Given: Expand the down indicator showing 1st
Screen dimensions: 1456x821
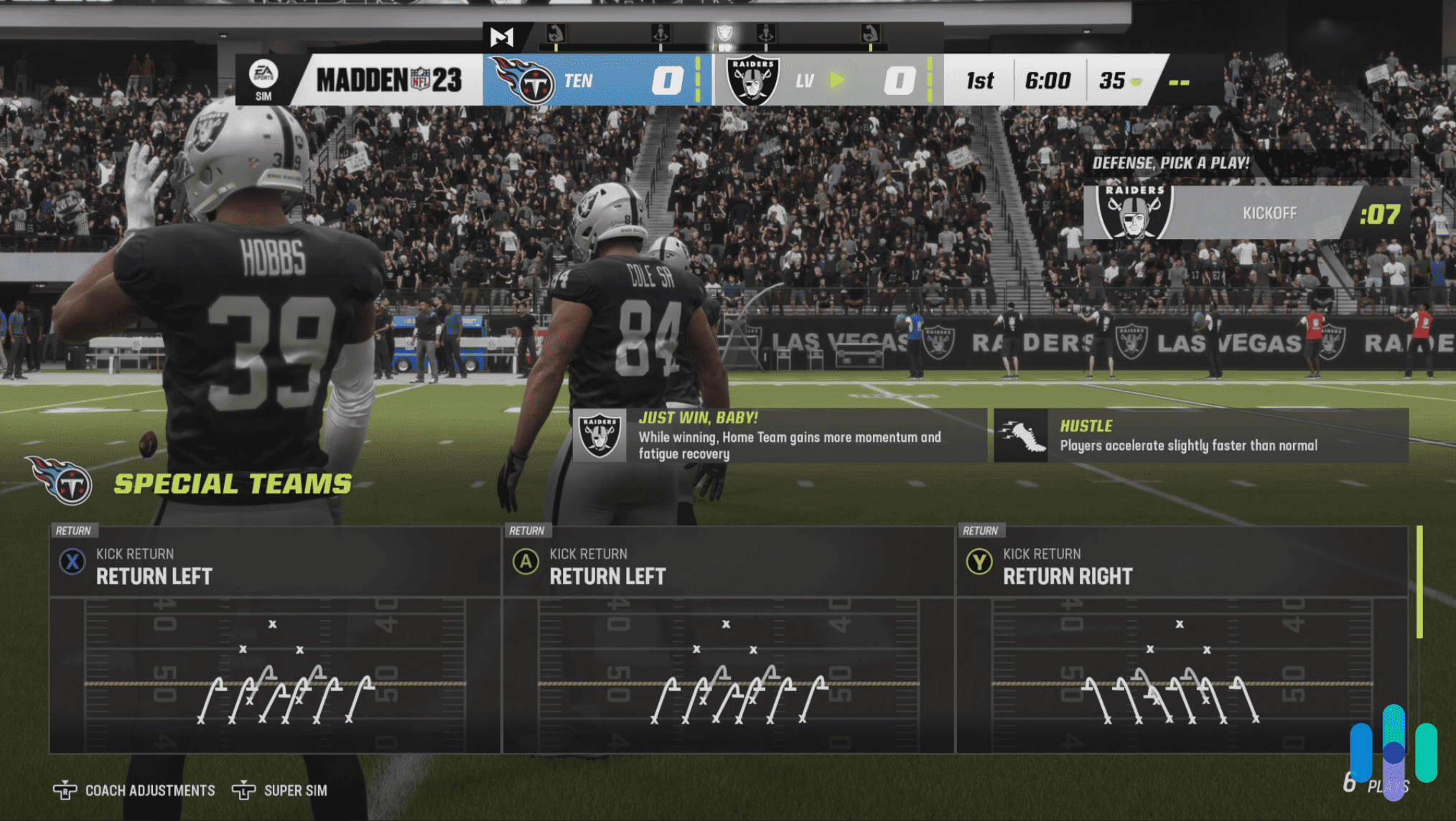Looking at the screenshot, I should click(978, 80).
